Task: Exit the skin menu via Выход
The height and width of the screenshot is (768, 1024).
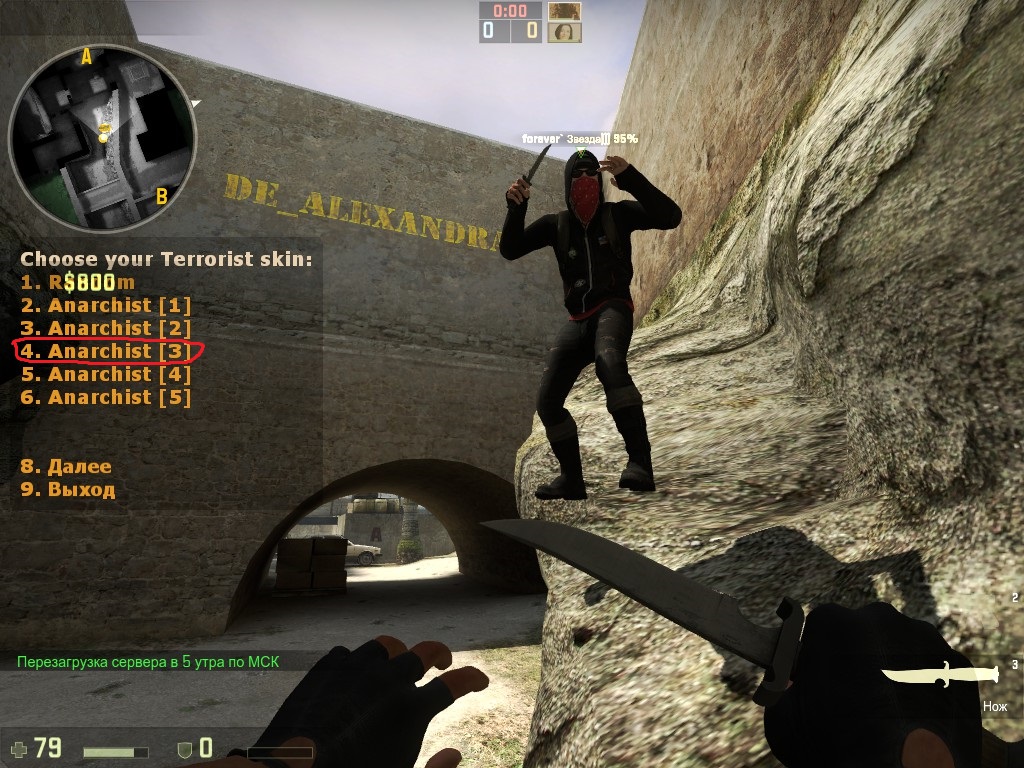Action: tap(68, 489)
